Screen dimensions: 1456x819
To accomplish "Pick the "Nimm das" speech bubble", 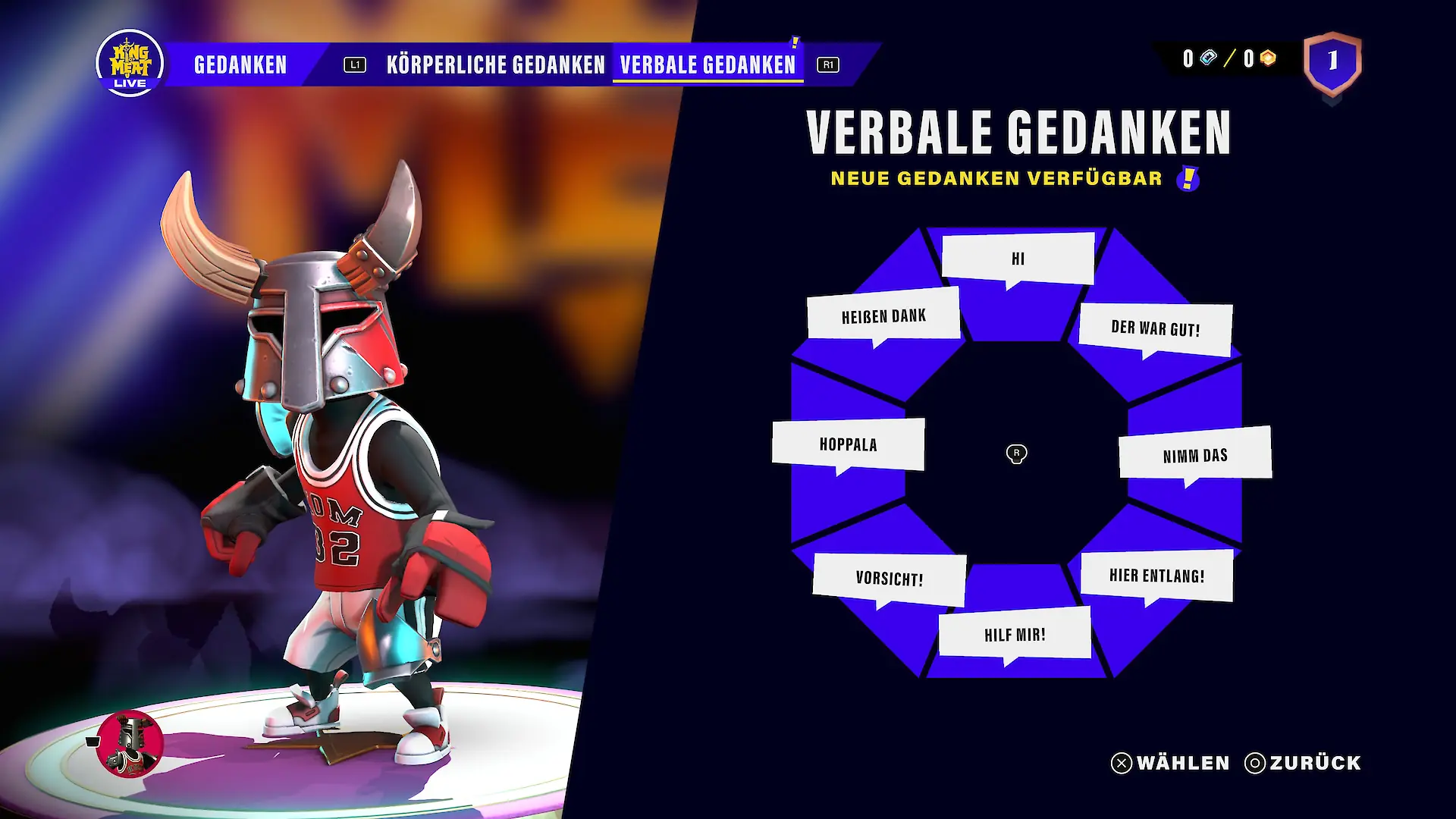I will [x=1195, y=455].
